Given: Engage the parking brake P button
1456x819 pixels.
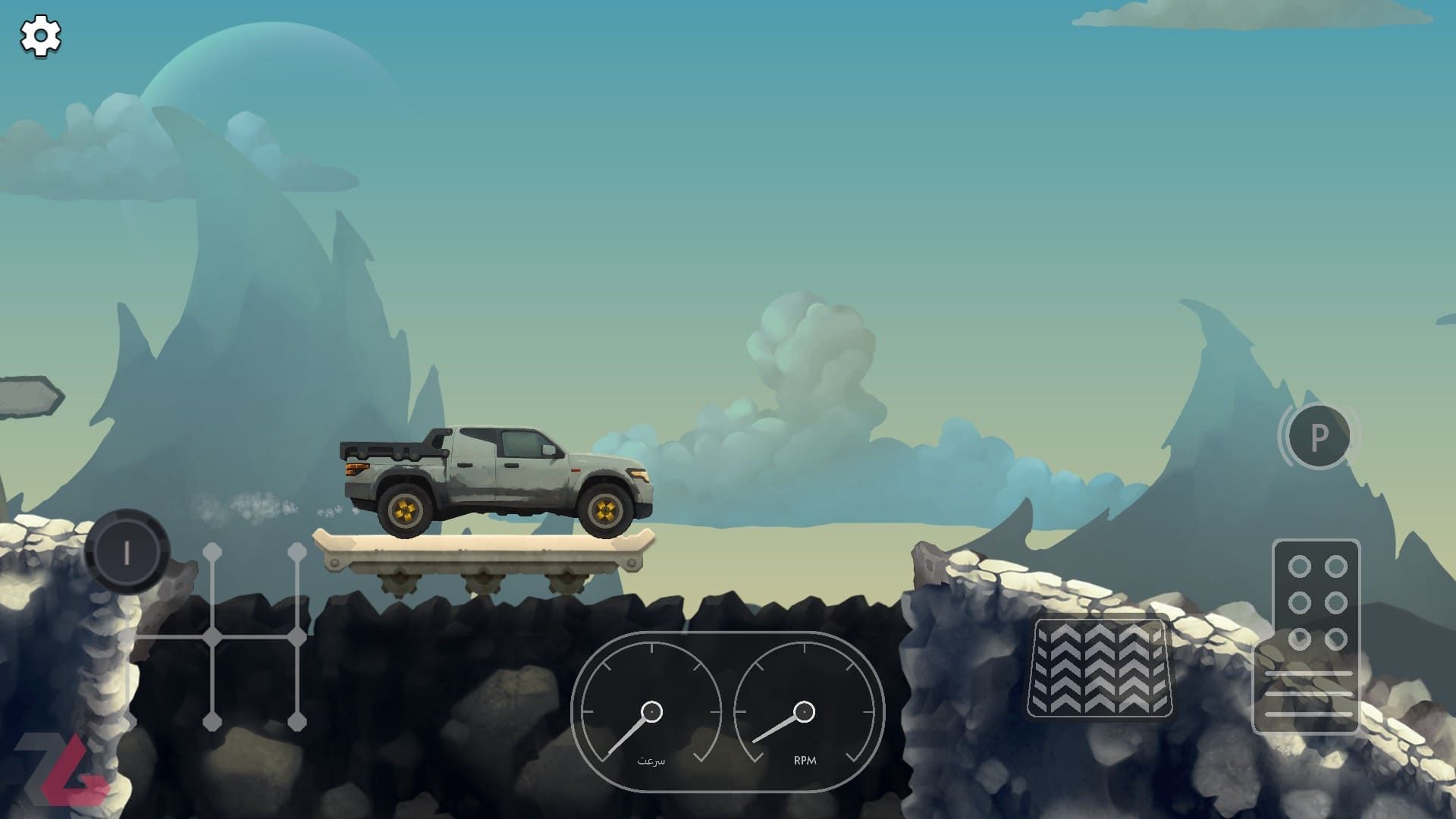Looking at the screenshot, I should [1319, 437].
